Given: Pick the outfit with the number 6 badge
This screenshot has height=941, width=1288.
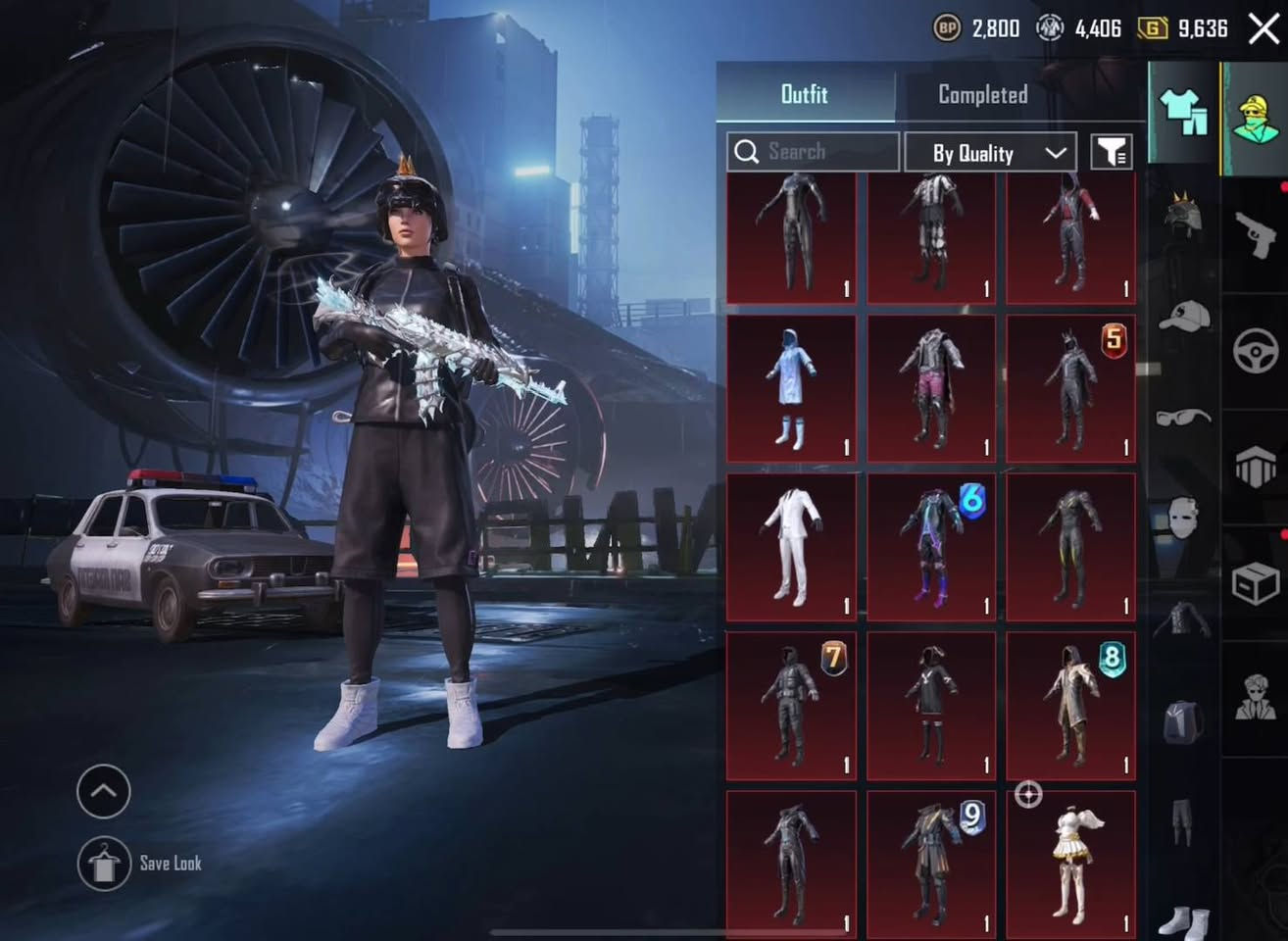Looking at the screenshot, I should pos(930,547).
